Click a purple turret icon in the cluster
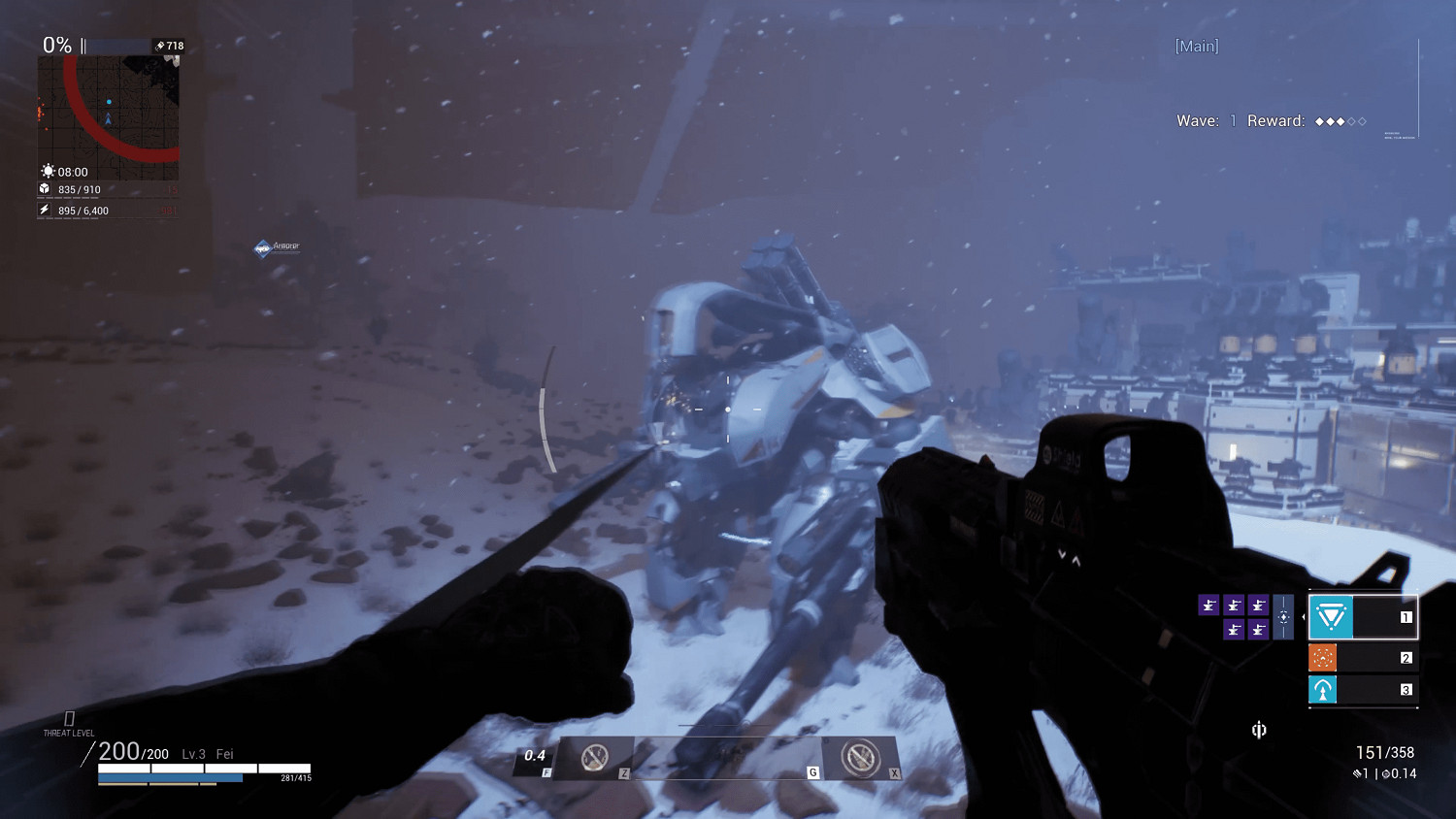 coord(1209,605)
